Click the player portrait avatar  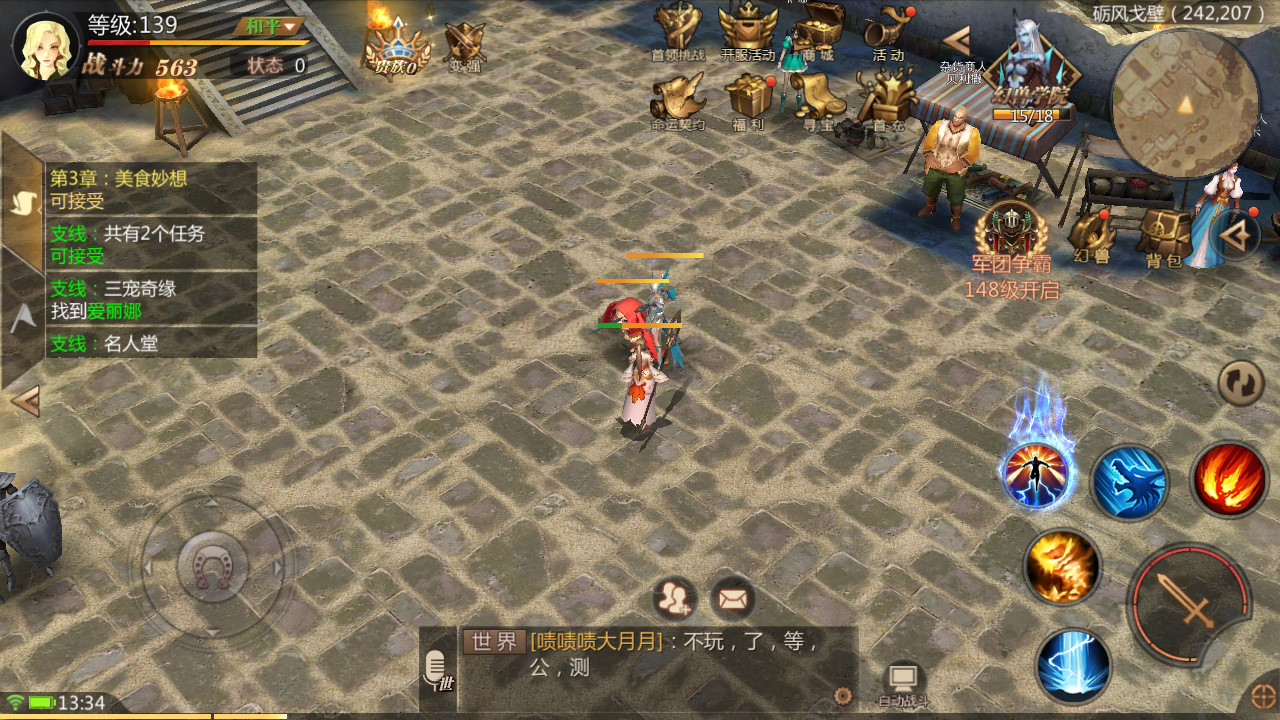pyautogui.click(x=46, y=46)
